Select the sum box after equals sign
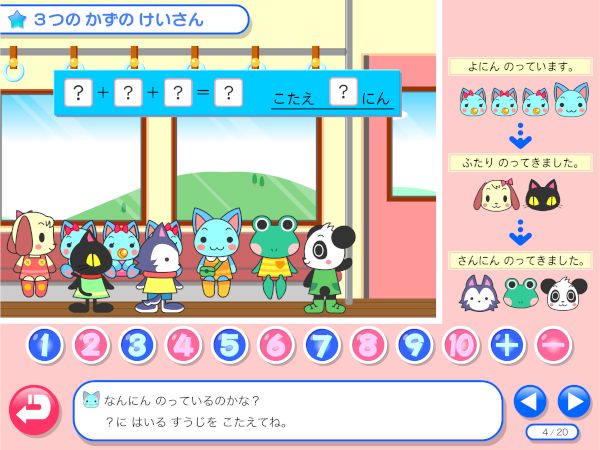 [228, 93]
